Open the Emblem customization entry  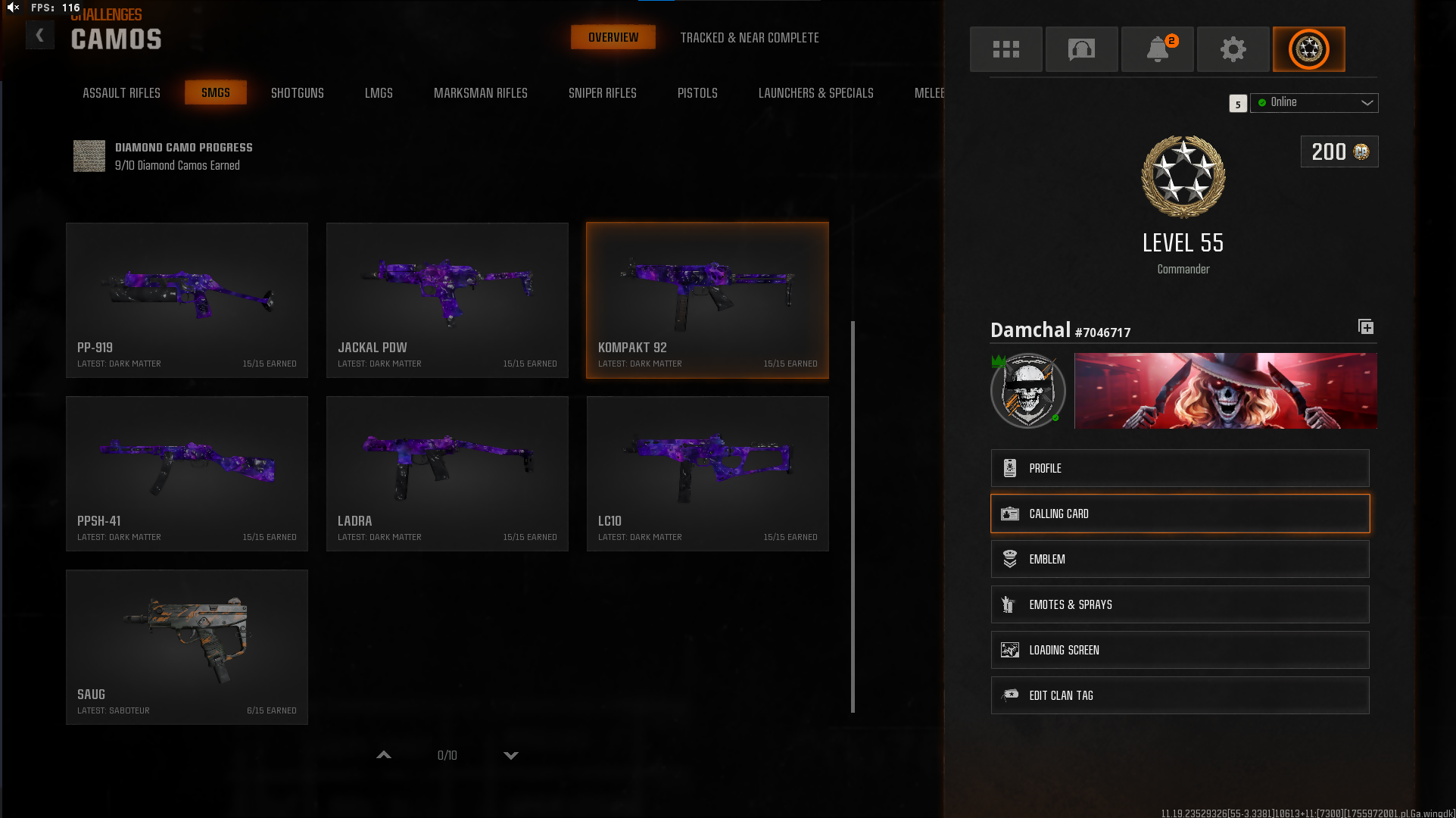1180,559
